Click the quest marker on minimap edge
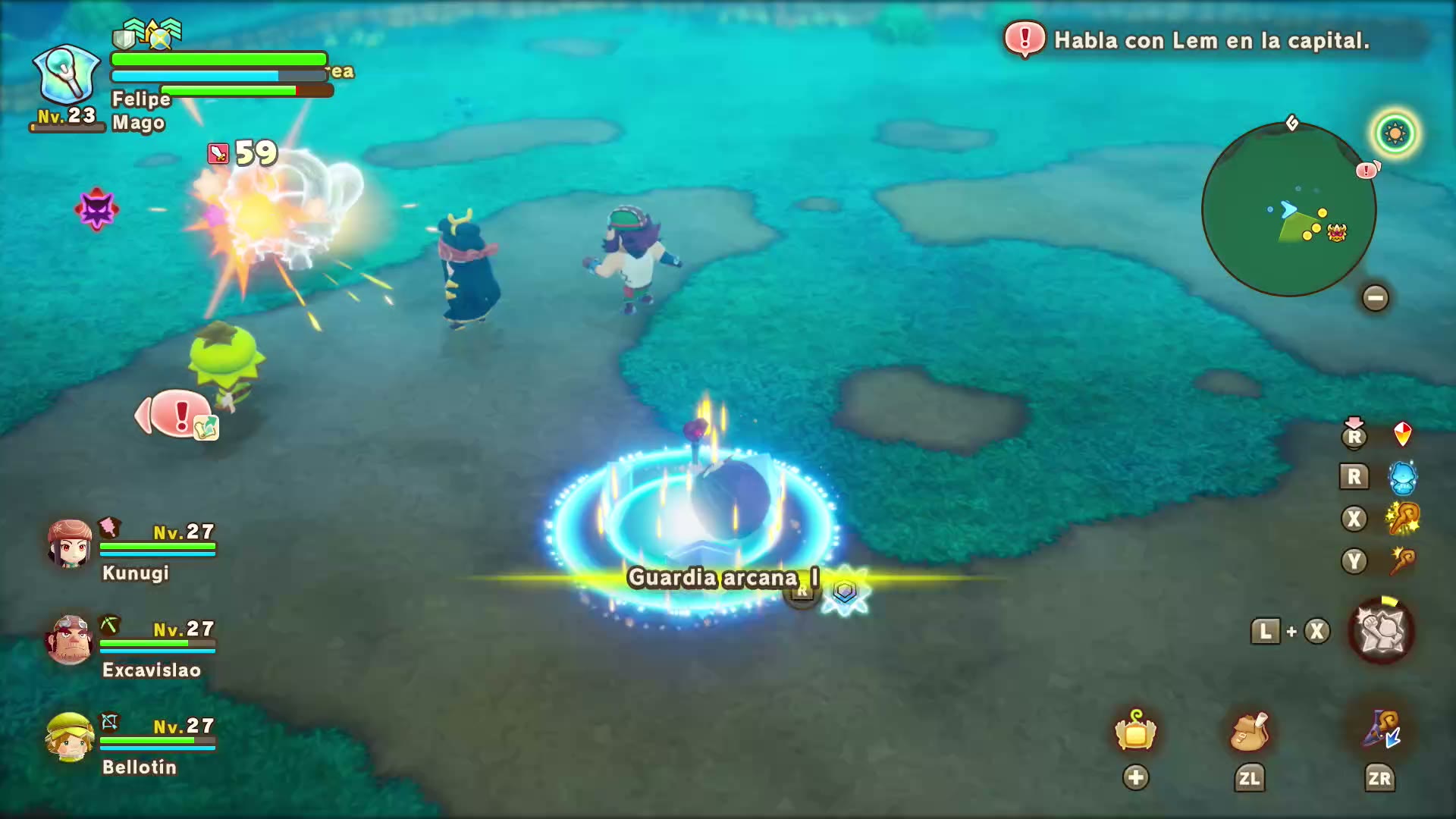 [1367, 170]
